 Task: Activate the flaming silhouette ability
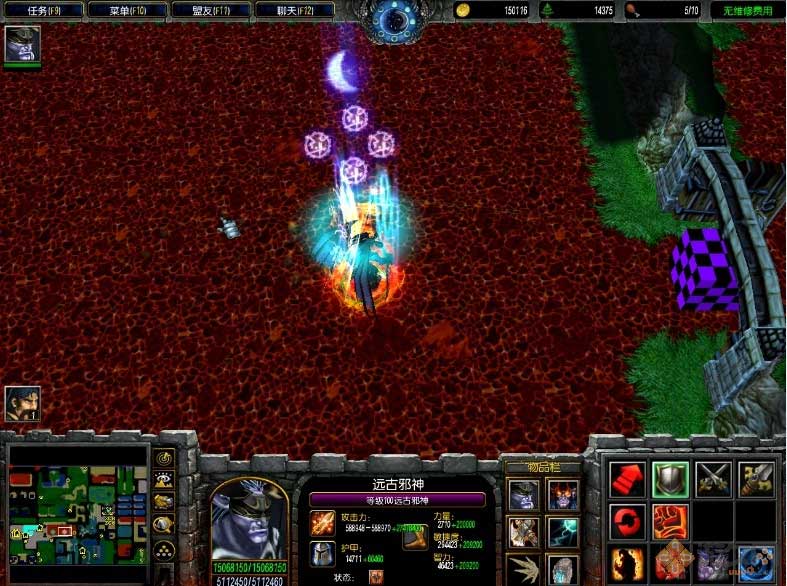point(628,562)
